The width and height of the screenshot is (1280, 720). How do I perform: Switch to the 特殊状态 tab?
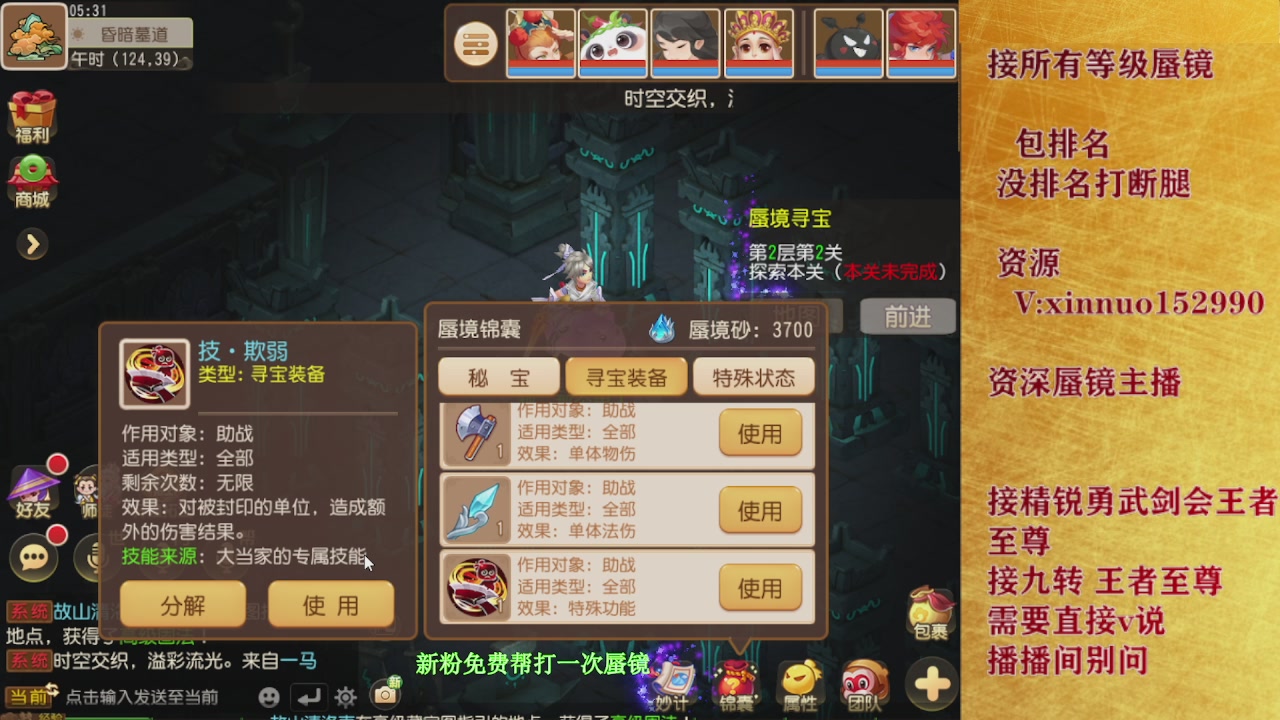(753, 376)
